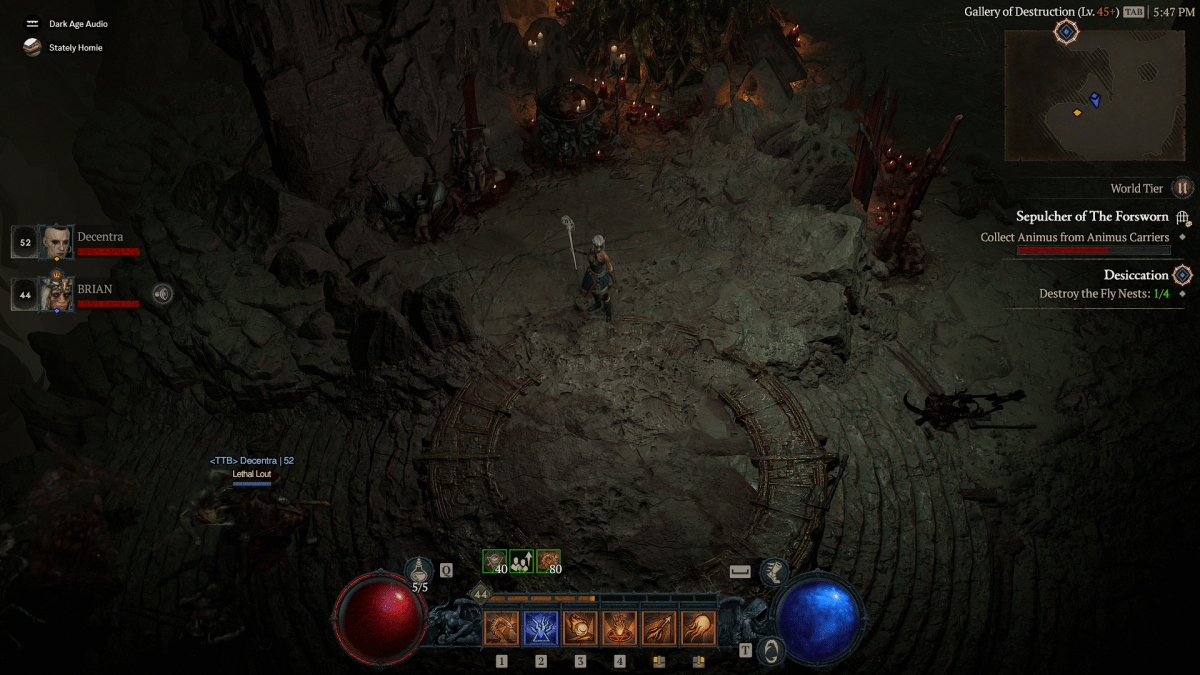Click BRIAN's party portrait
The image size is (1200, 675).
(56, 293)
